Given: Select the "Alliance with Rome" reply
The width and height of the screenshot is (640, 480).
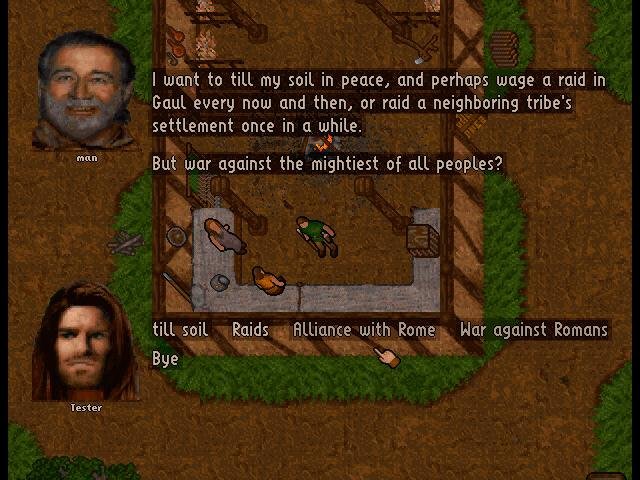Looking at the screenshot, I should click(x=364, y=330).
